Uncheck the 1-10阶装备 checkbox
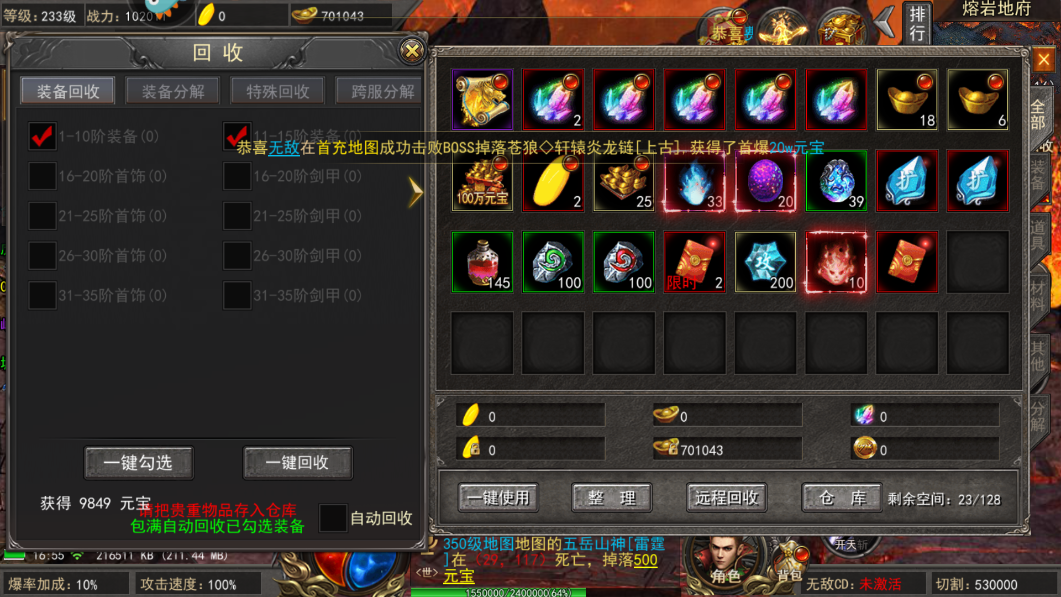This screenshot has width=1061, height=597. 42,136
